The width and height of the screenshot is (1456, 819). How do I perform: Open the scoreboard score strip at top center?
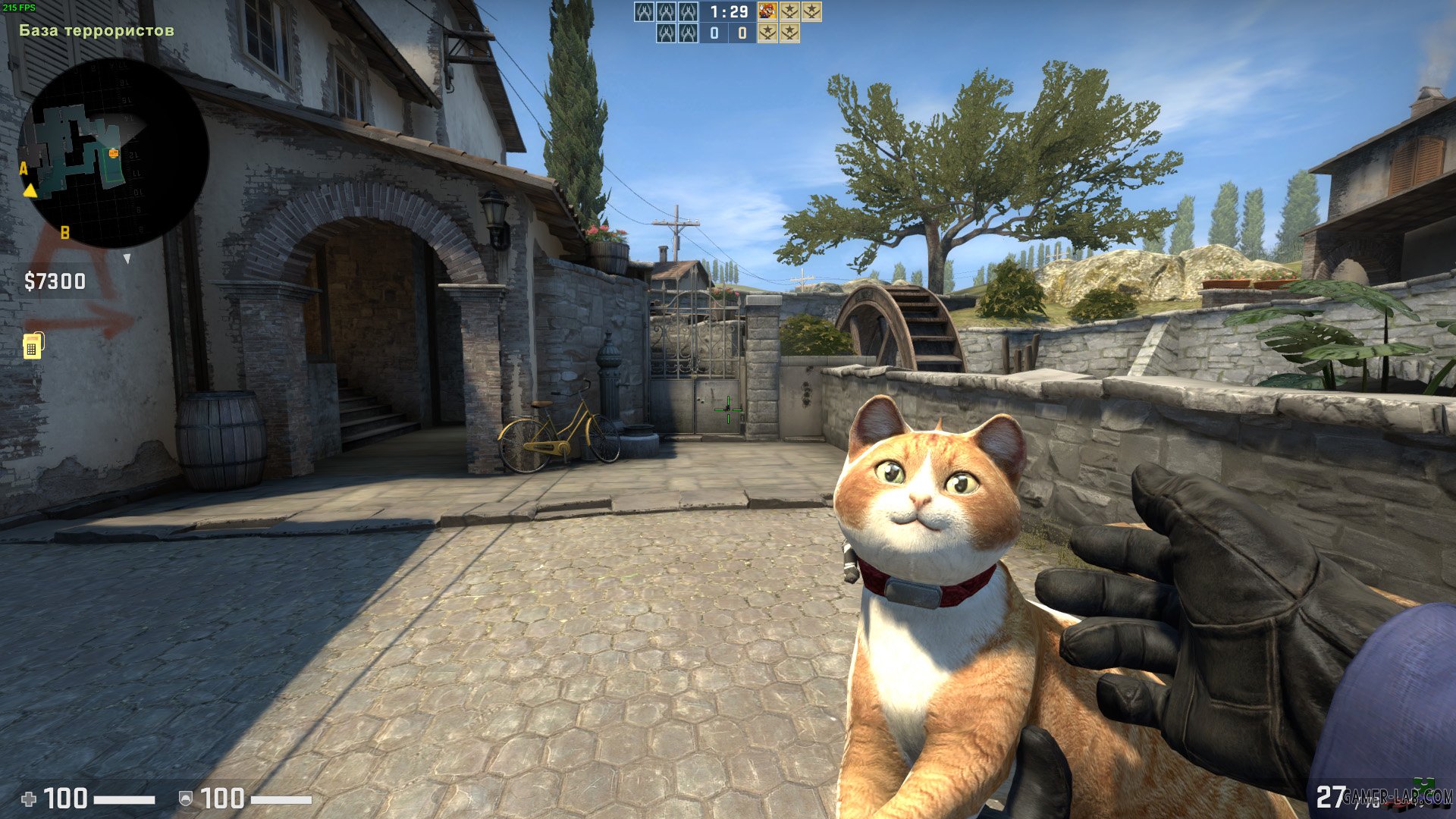[x=728, y=23]
